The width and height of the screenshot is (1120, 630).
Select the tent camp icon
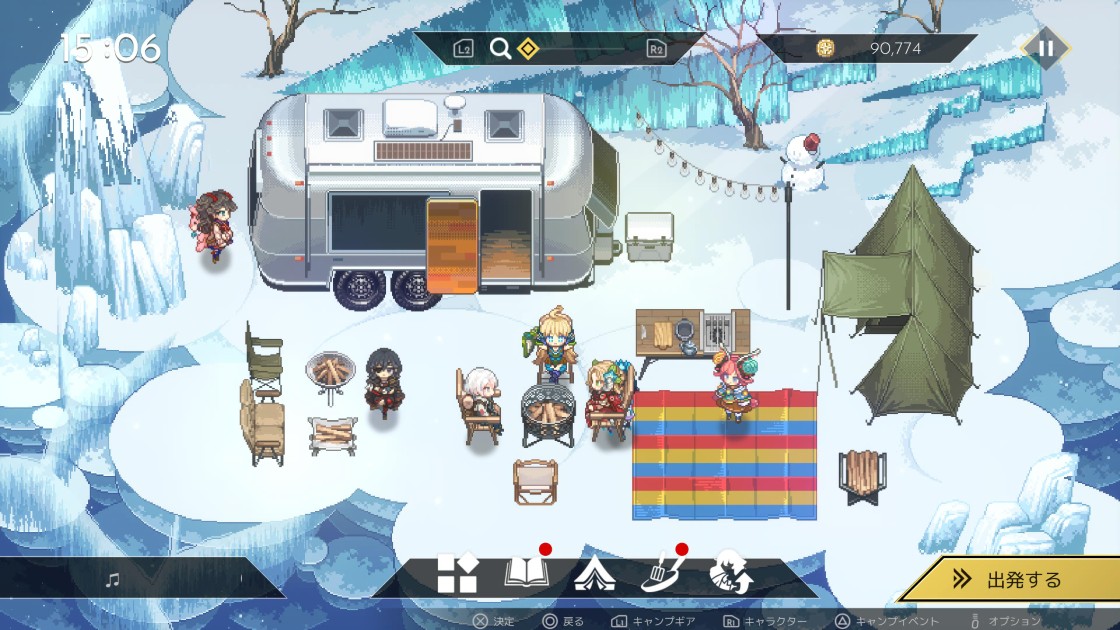(594, 575)
